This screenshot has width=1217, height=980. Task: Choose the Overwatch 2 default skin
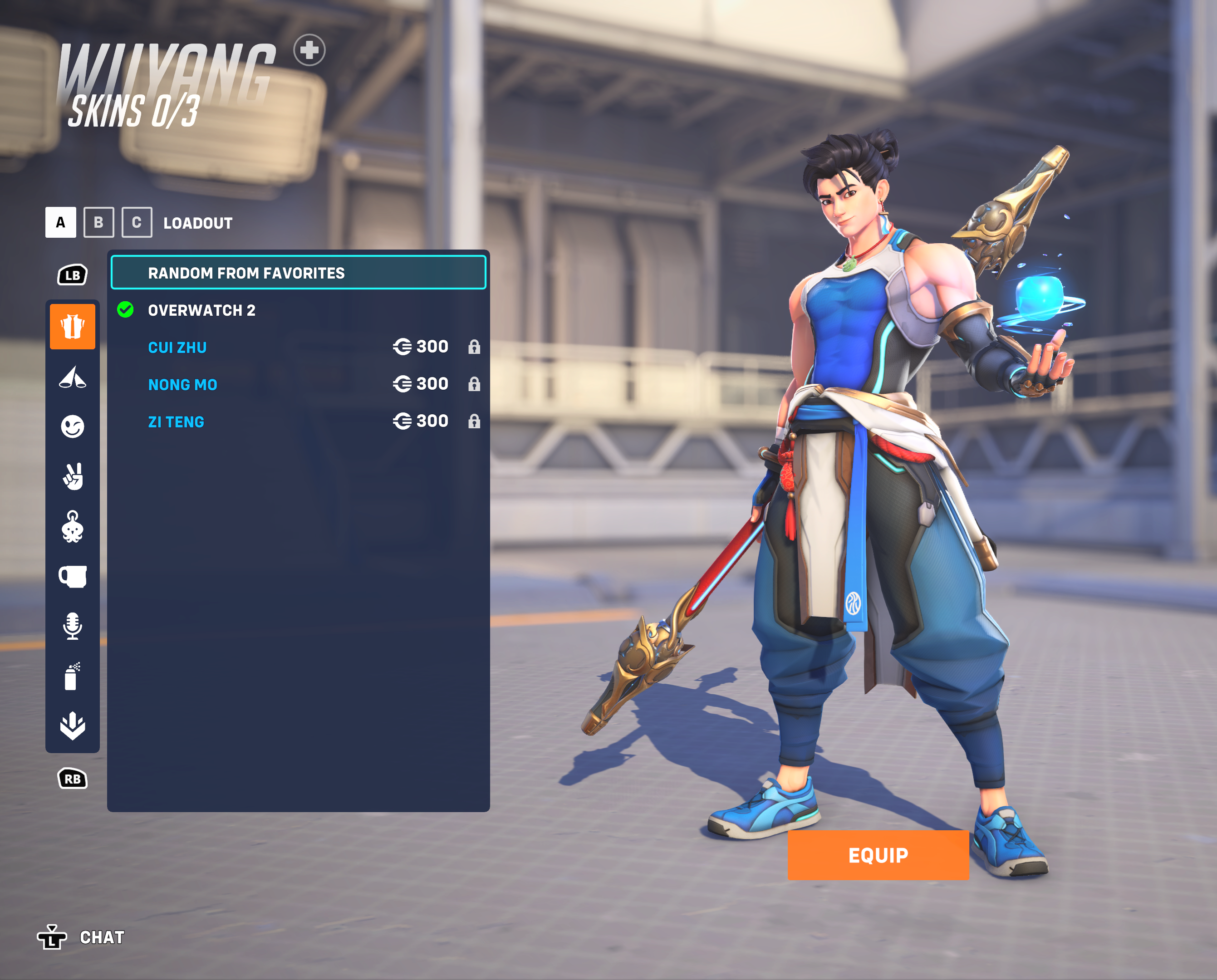(x=201, y=310)
